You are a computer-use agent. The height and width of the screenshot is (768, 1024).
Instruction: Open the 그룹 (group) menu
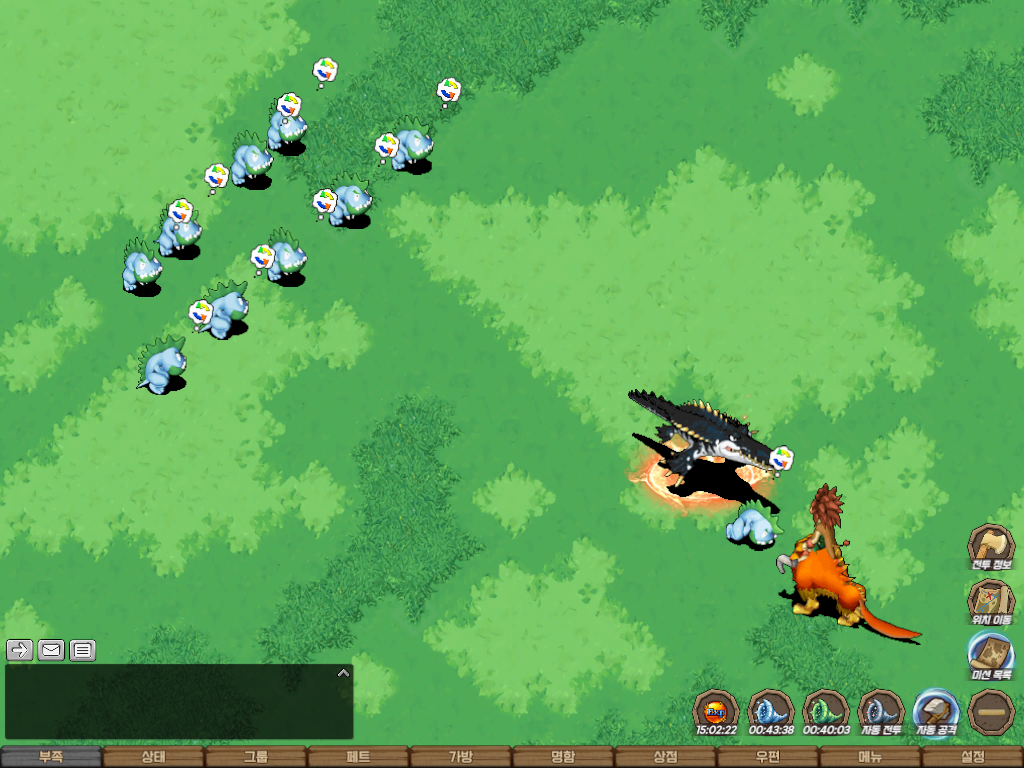(x=256, y=757)
